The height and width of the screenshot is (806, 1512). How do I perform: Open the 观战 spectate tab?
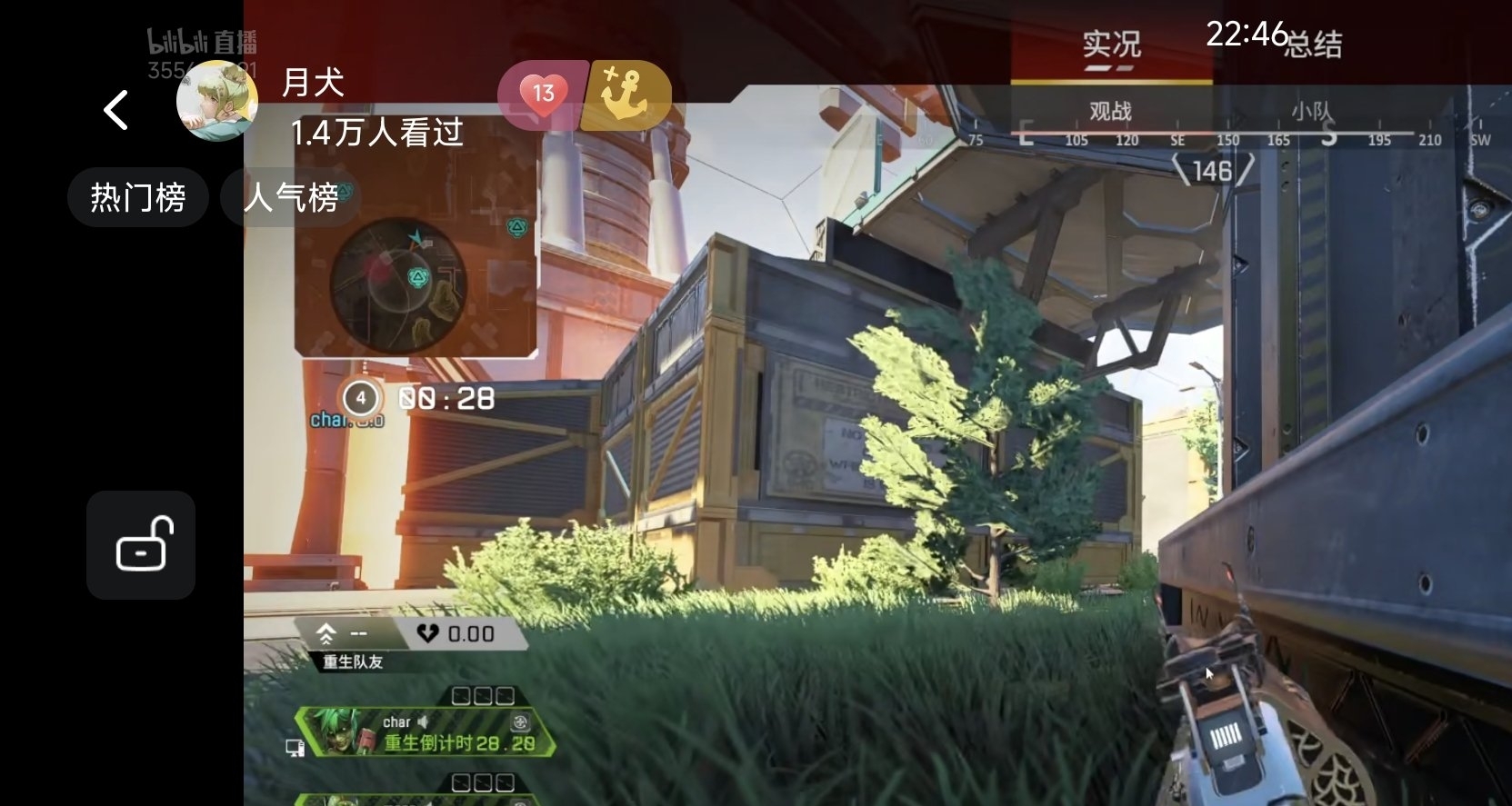pos(1107,111)
